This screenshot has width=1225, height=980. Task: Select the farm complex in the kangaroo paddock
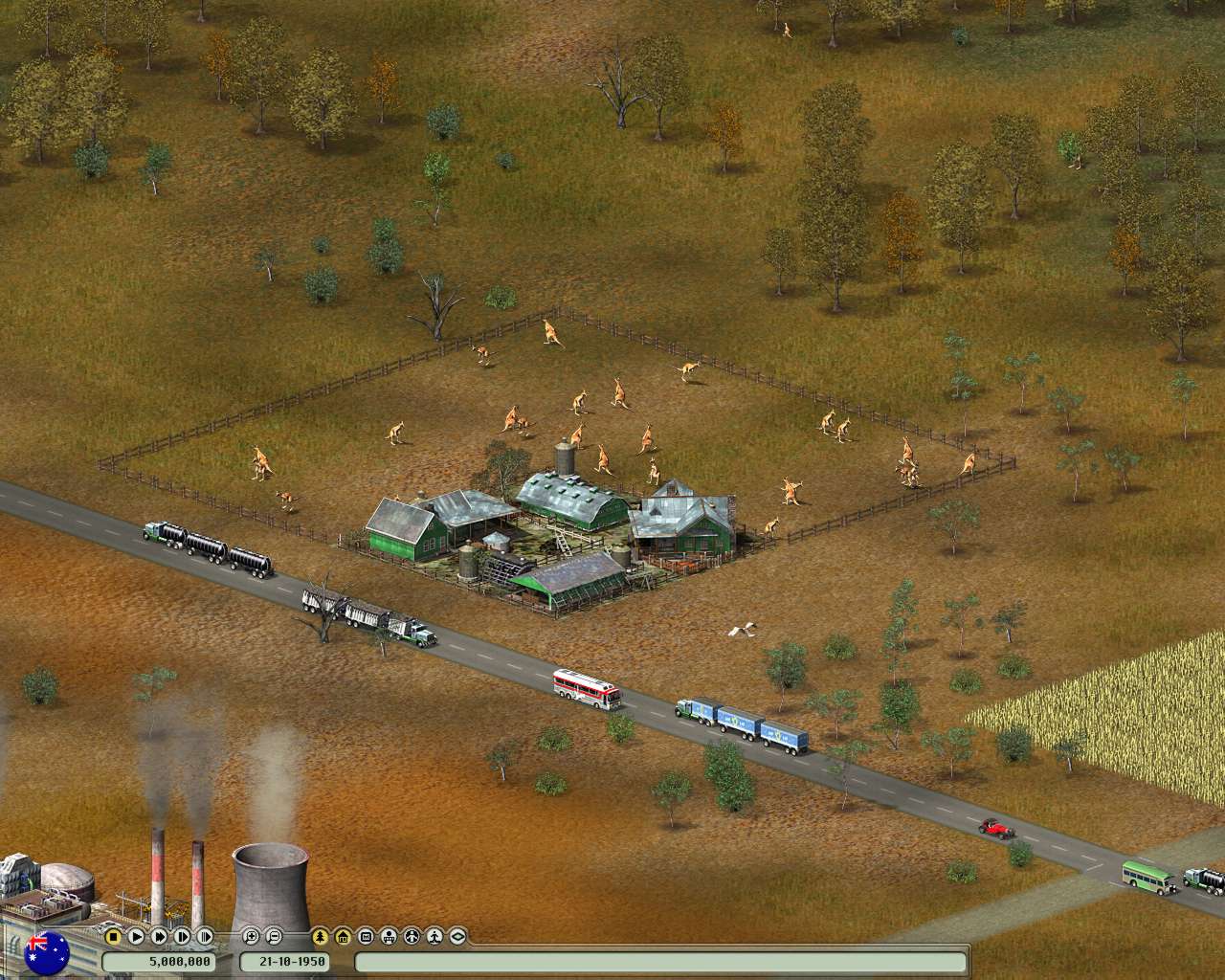(x=555, y=526)
